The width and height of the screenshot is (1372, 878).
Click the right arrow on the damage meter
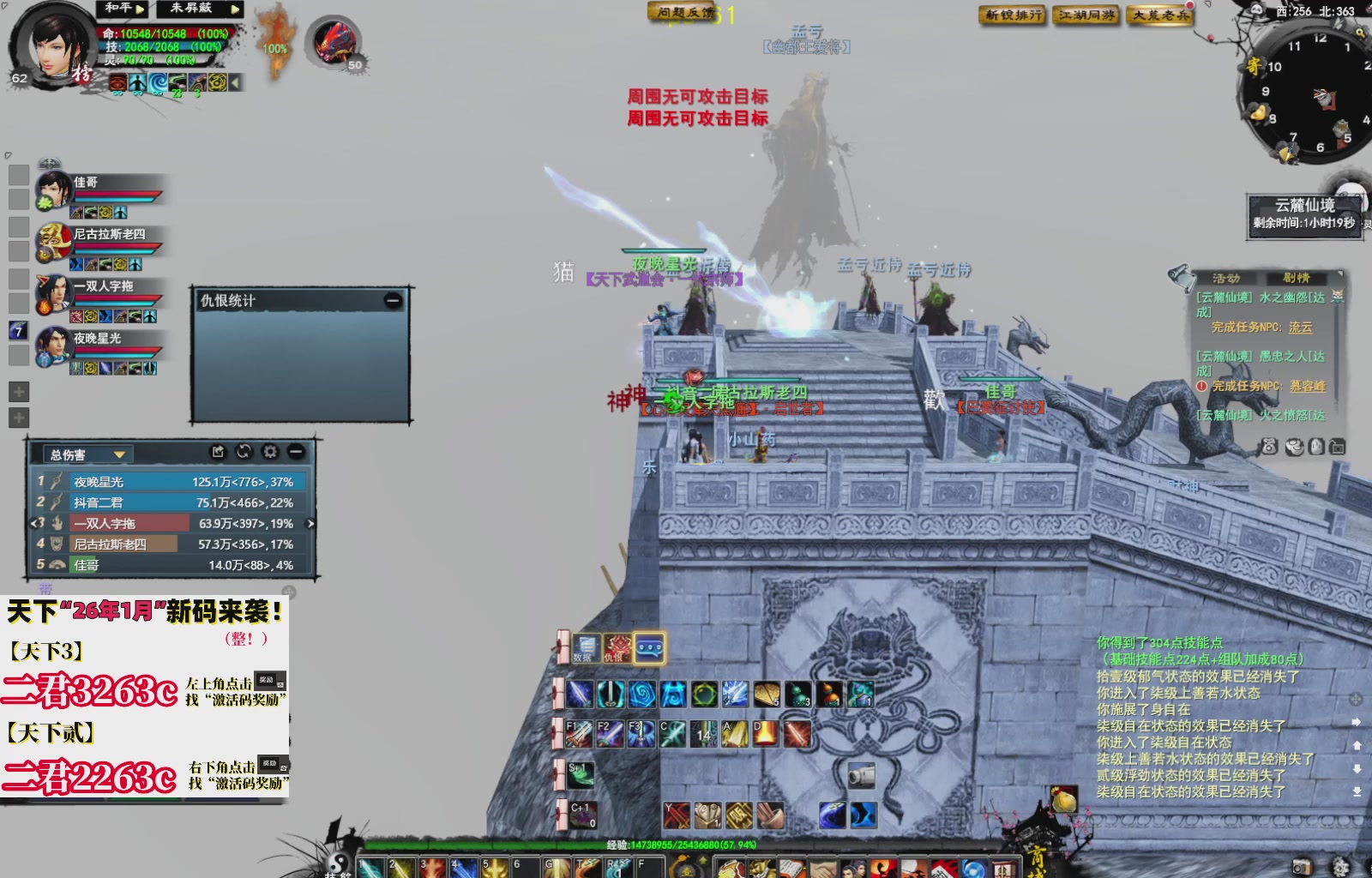(x=311, y=525)
